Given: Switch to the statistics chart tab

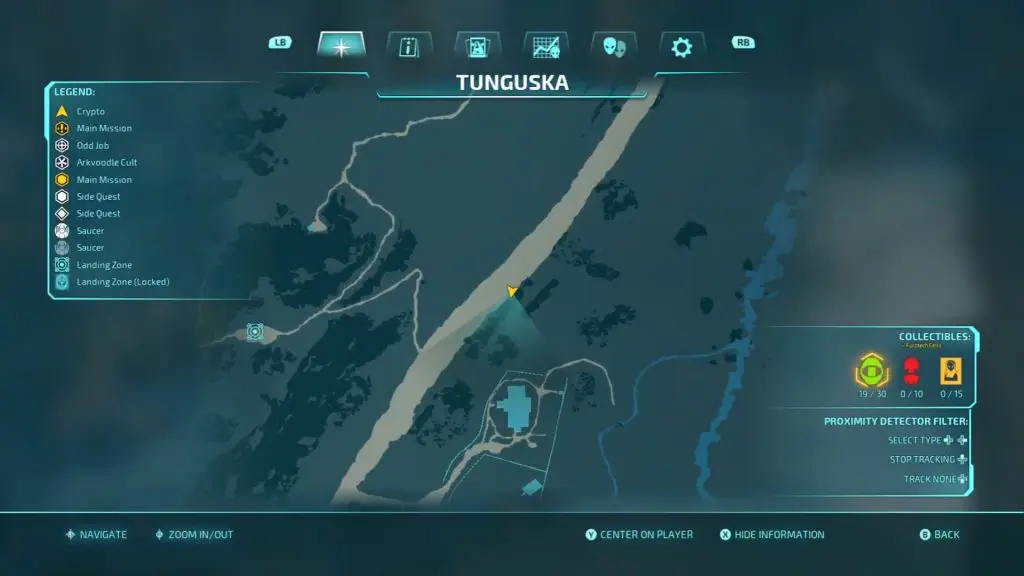Looking at the screenshot, I should pos(545,46).
